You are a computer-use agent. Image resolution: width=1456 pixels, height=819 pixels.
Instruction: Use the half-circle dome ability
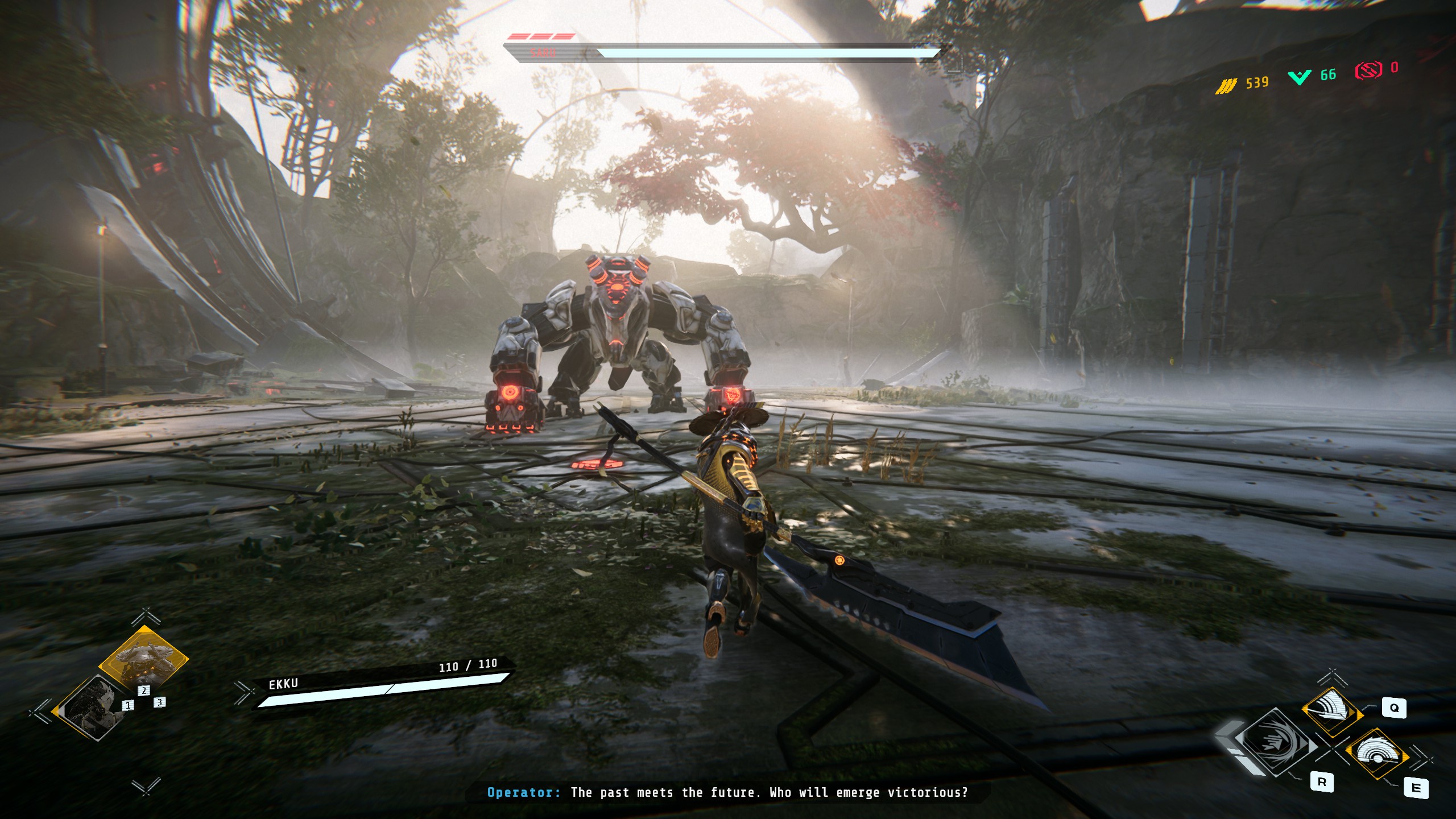point(1377,755)
